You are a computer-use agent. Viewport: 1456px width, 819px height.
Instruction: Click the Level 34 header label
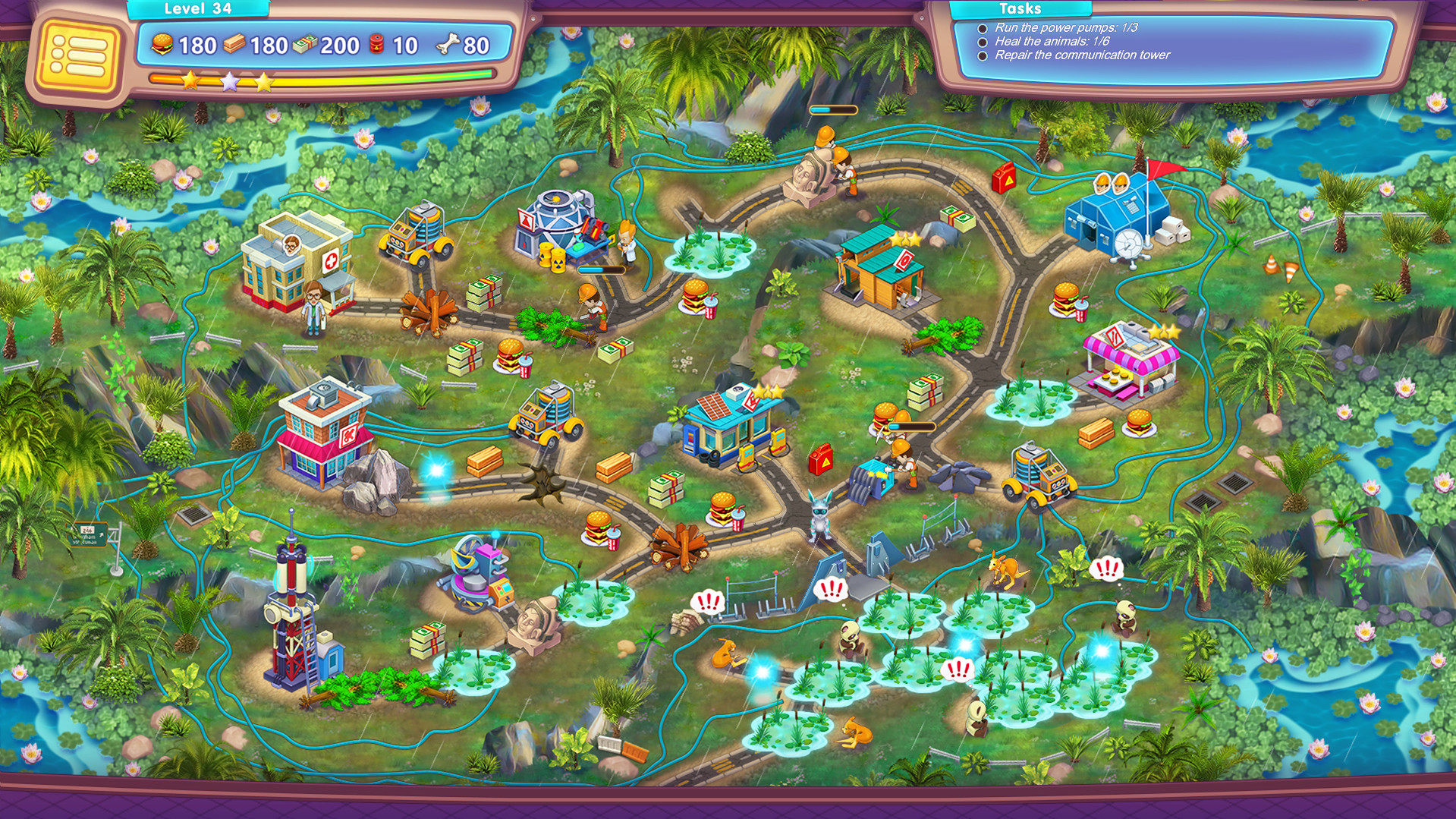pyautogui.click(x=200, y=9)
